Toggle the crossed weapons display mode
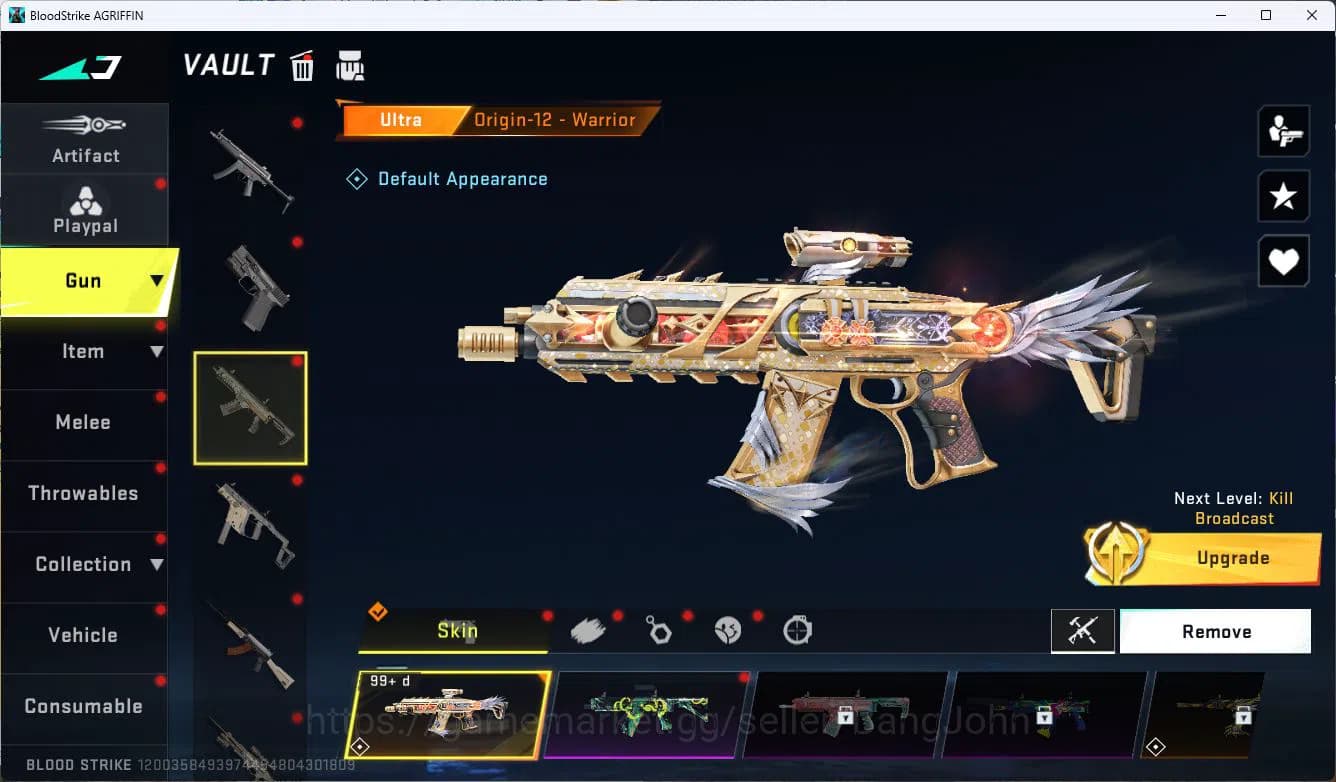 tap(1083, 631)
